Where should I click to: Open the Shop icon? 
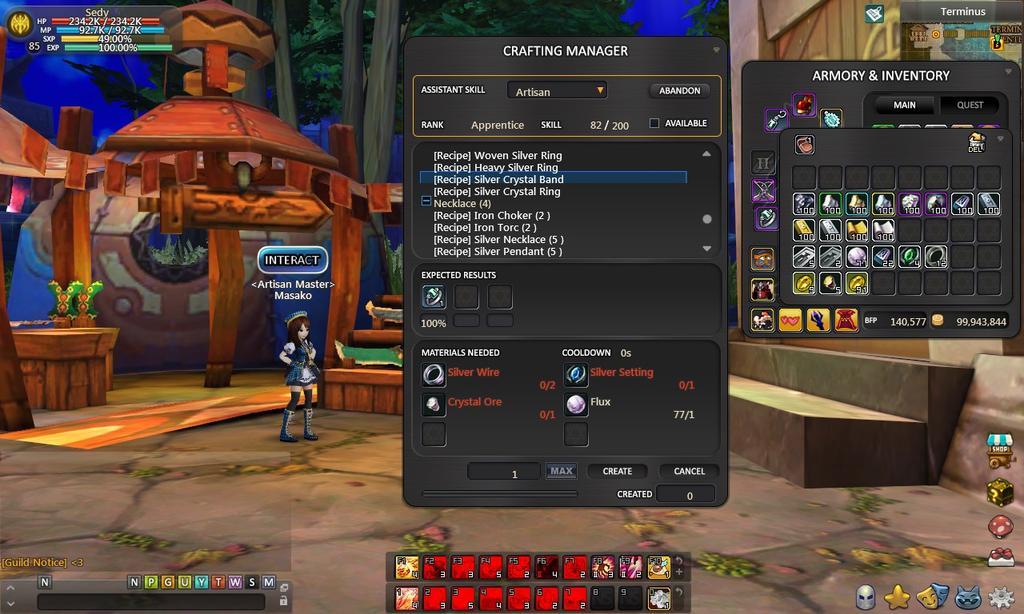pos(1000,452)
